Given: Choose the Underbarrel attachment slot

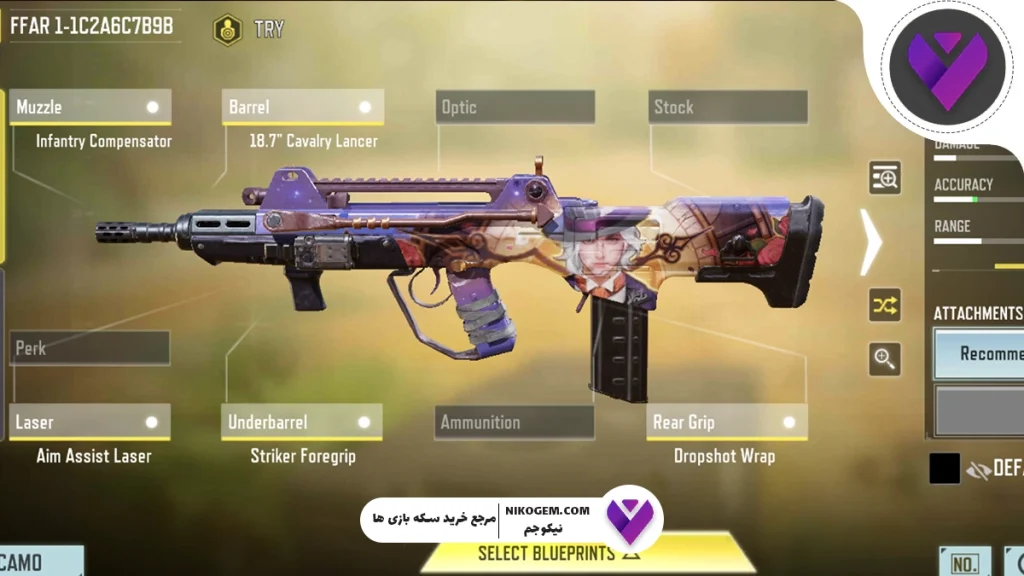Looking at the screenshot, I should point(302,422).
